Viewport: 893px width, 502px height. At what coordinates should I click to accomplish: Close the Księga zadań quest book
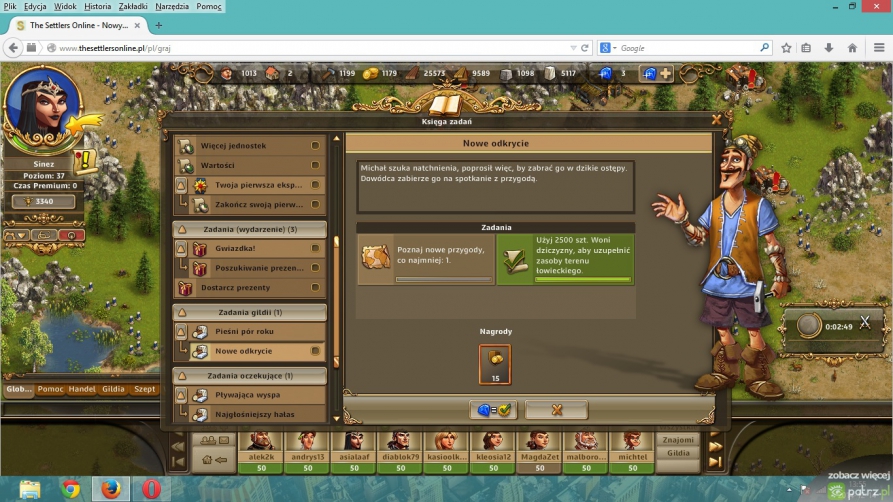click(x=716, y=118)
